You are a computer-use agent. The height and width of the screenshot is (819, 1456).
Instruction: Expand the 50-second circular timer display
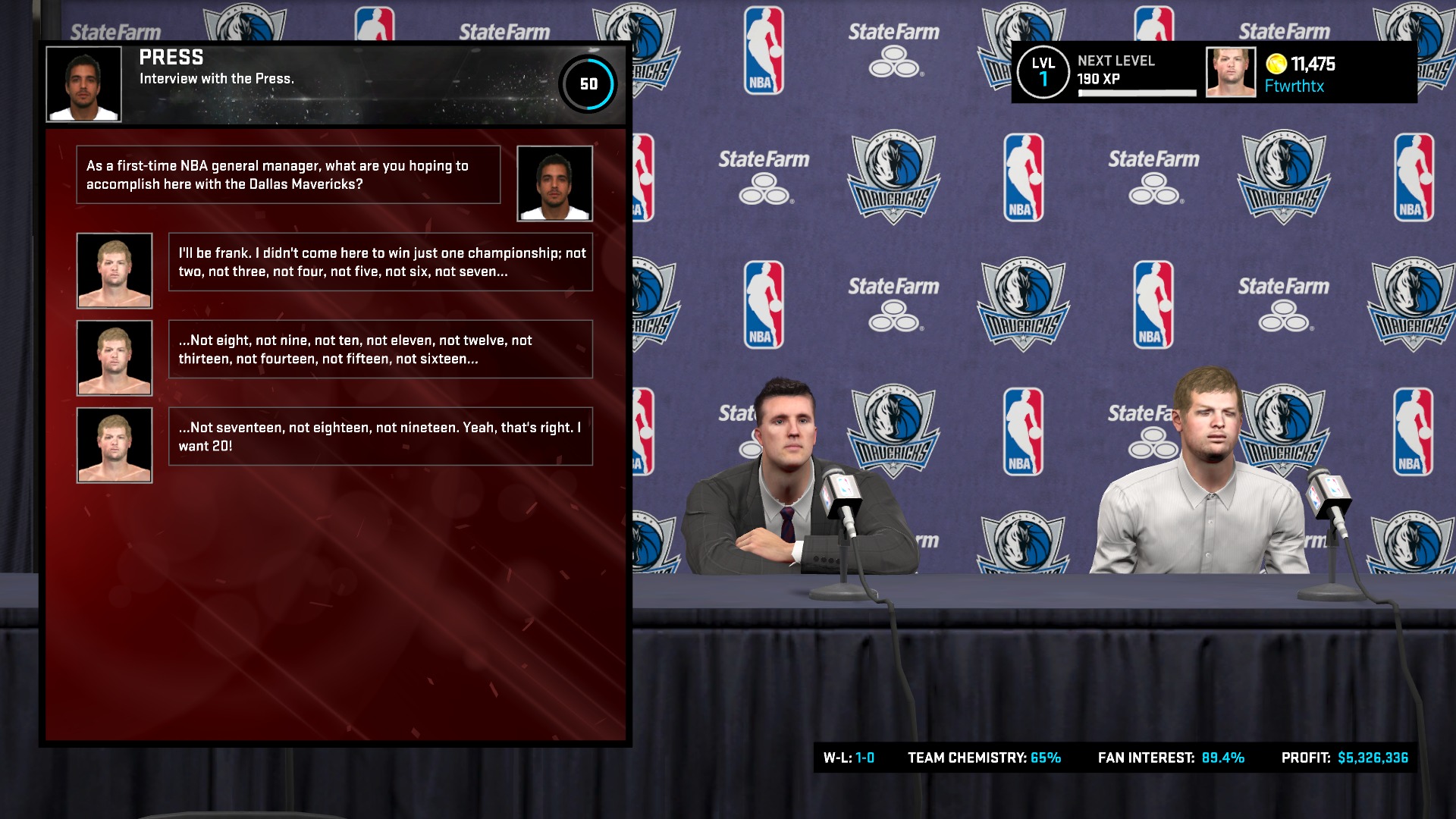[x=589, y=84]
